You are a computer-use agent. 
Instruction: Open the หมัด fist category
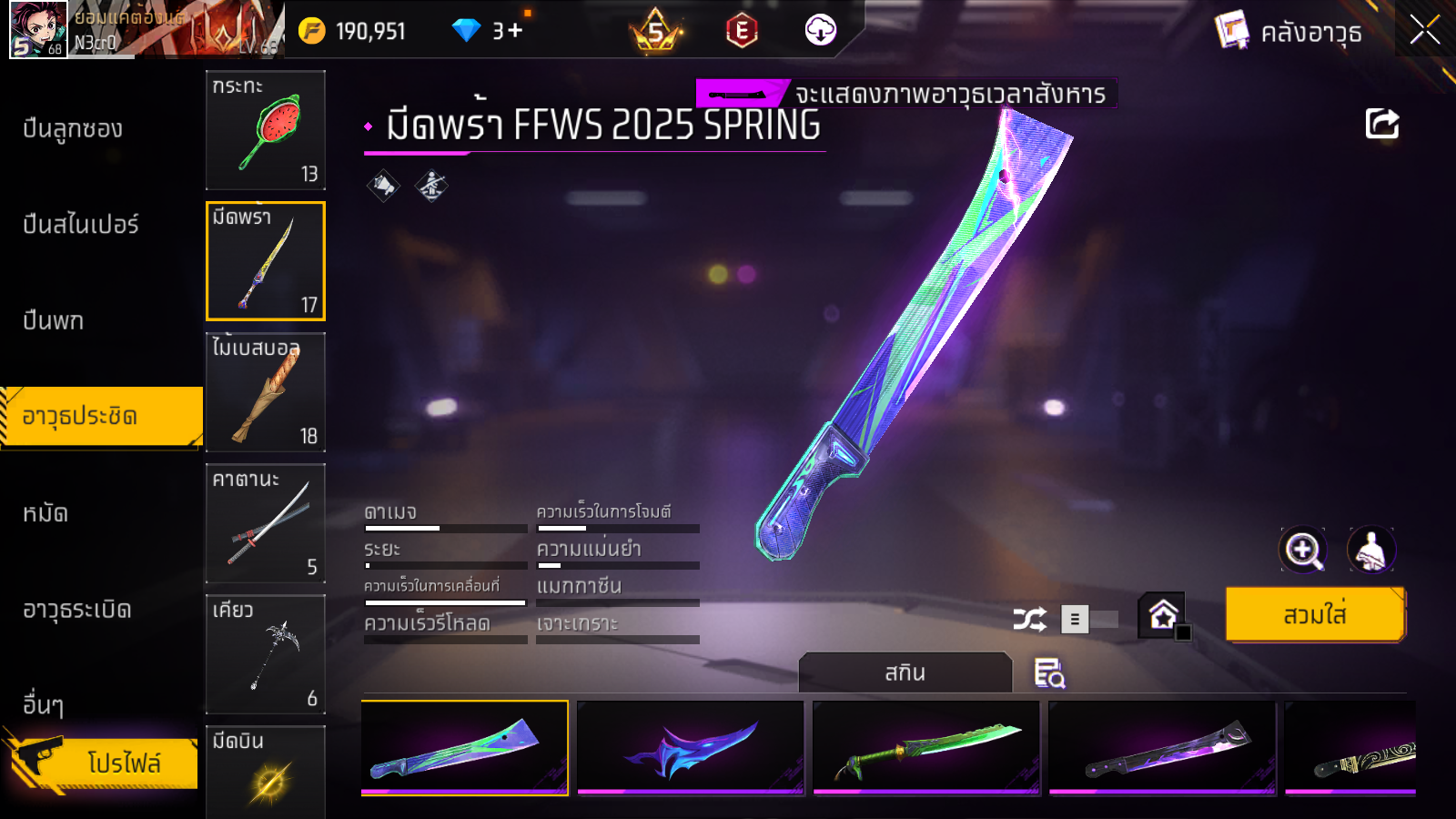(x=45, y=513)
